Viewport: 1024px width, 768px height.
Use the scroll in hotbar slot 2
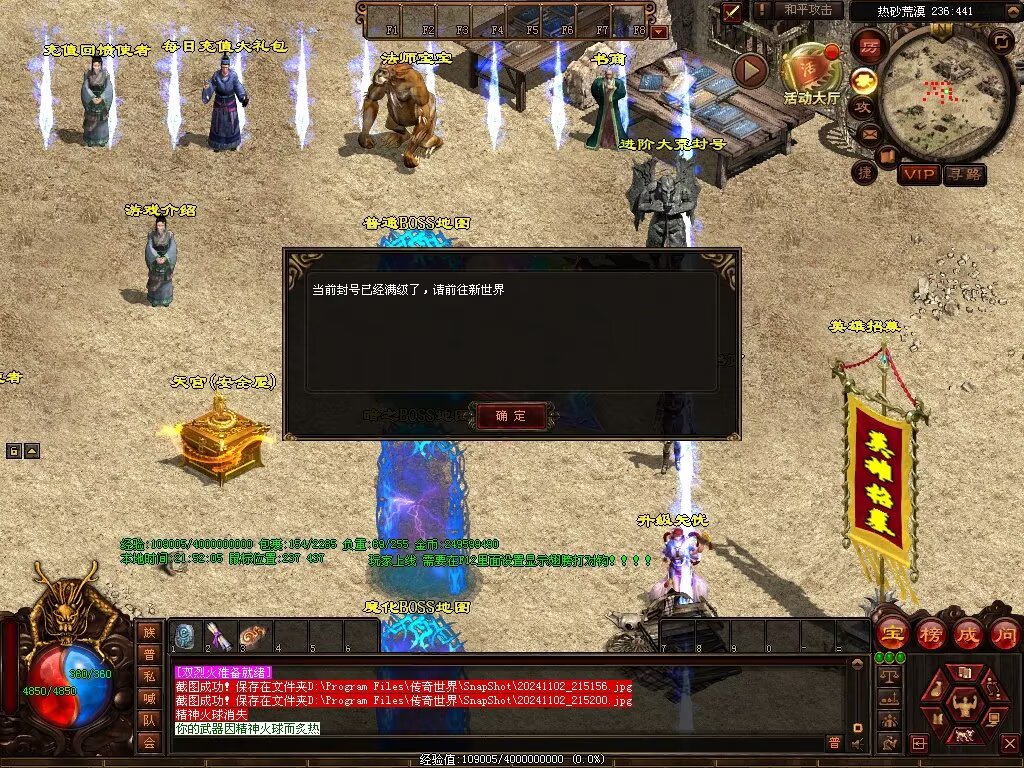click(x=219, y=636)
